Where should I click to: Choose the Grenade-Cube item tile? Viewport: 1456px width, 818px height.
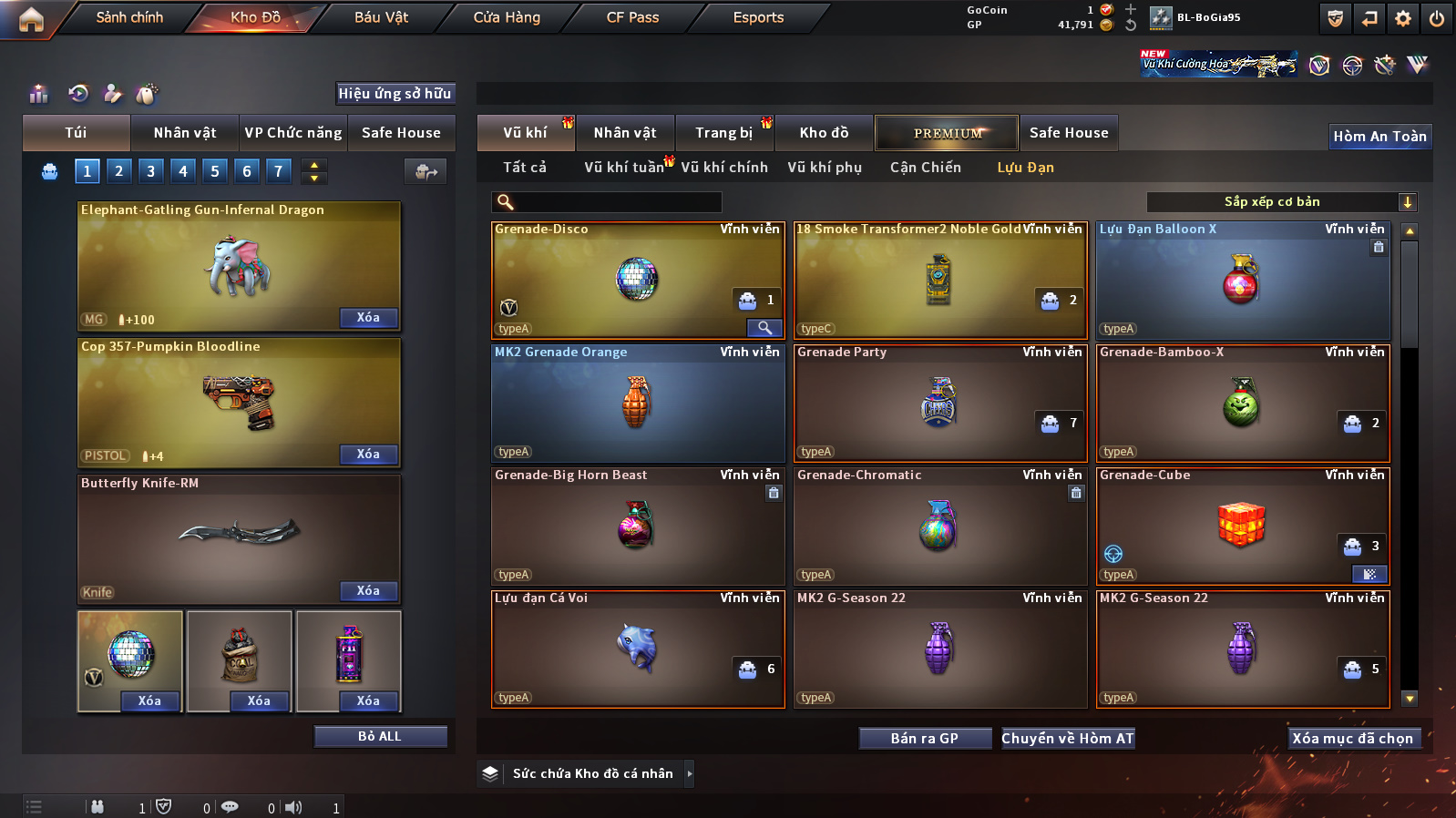coord(1241,526)
